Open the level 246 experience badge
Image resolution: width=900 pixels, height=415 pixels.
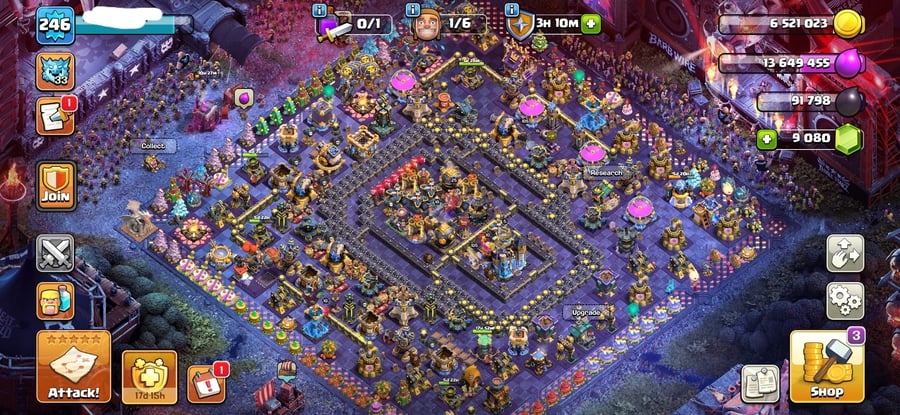point(55,25)
